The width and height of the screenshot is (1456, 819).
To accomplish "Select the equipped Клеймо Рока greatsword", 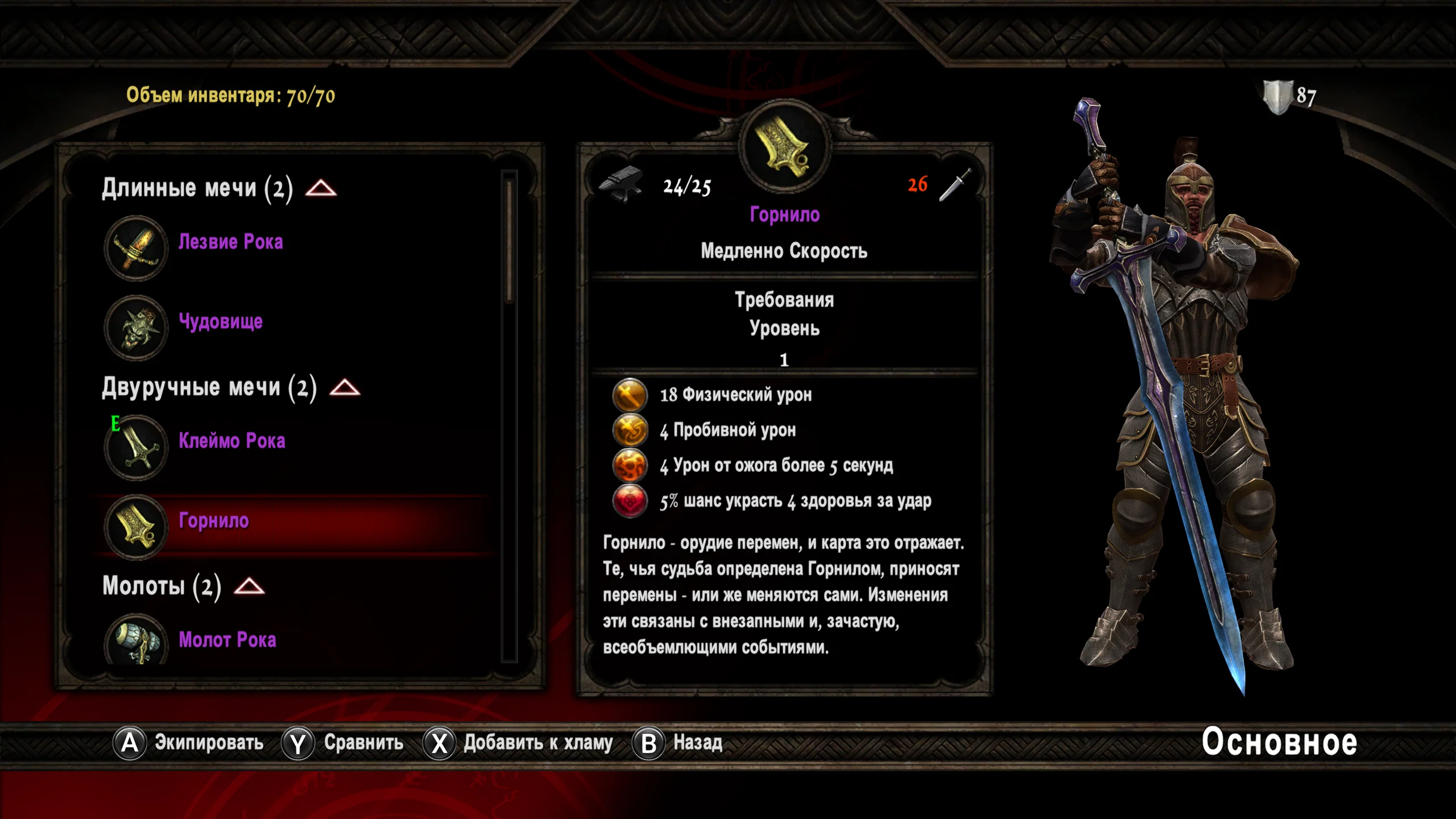I will [x=231, y=442].
